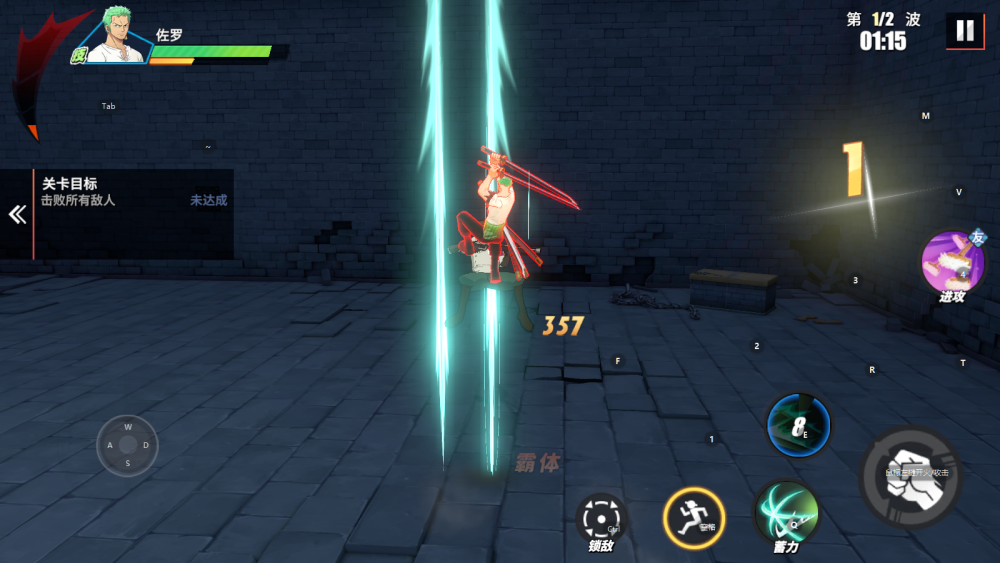Image resolution: width=1000 pixels, height=563 pixels.
Task: Tap the virtual WASD movement joystick
Action: 127,445
